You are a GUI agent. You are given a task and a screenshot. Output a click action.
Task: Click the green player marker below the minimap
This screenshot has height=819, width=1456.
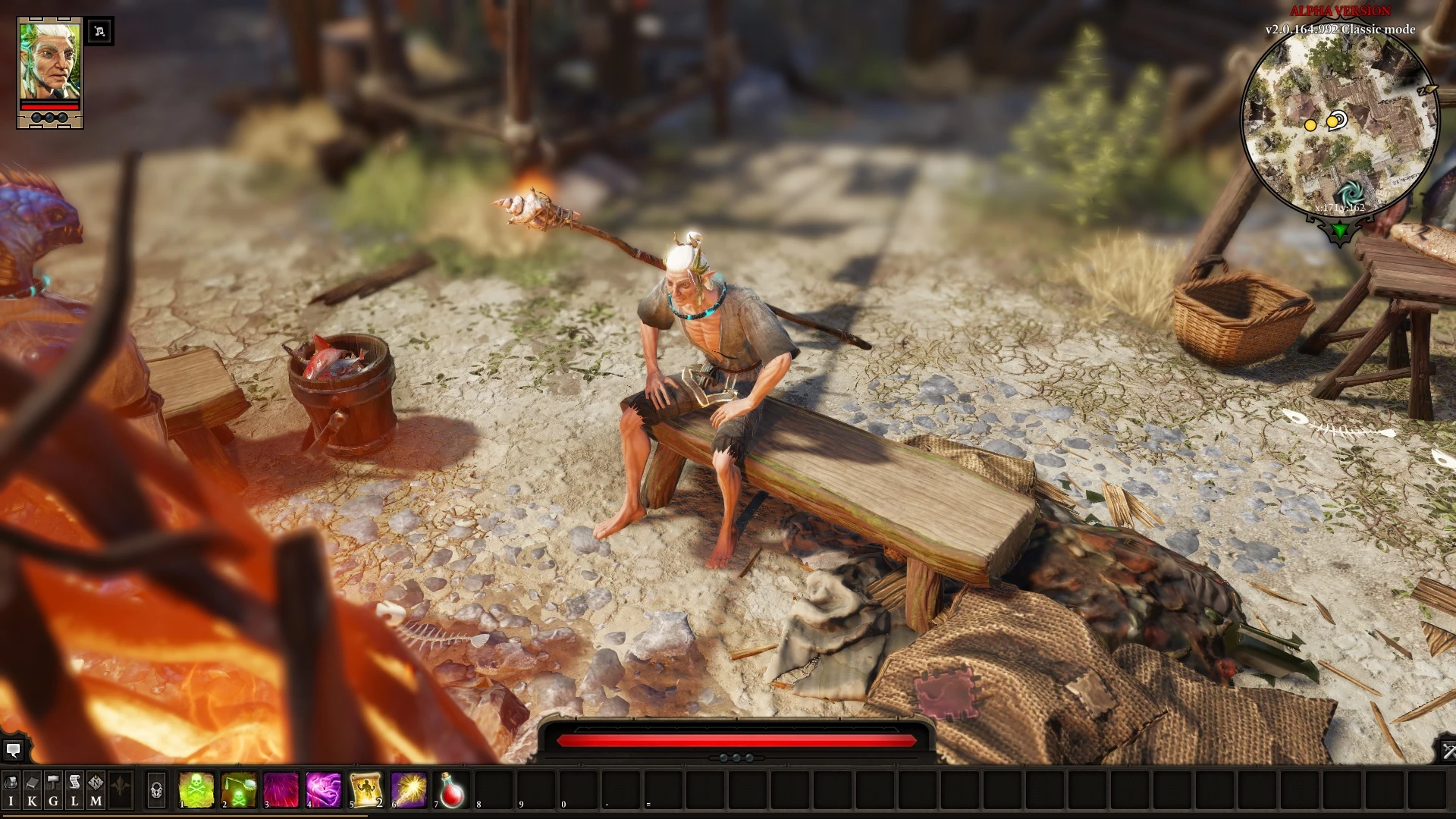[1339, 229]
